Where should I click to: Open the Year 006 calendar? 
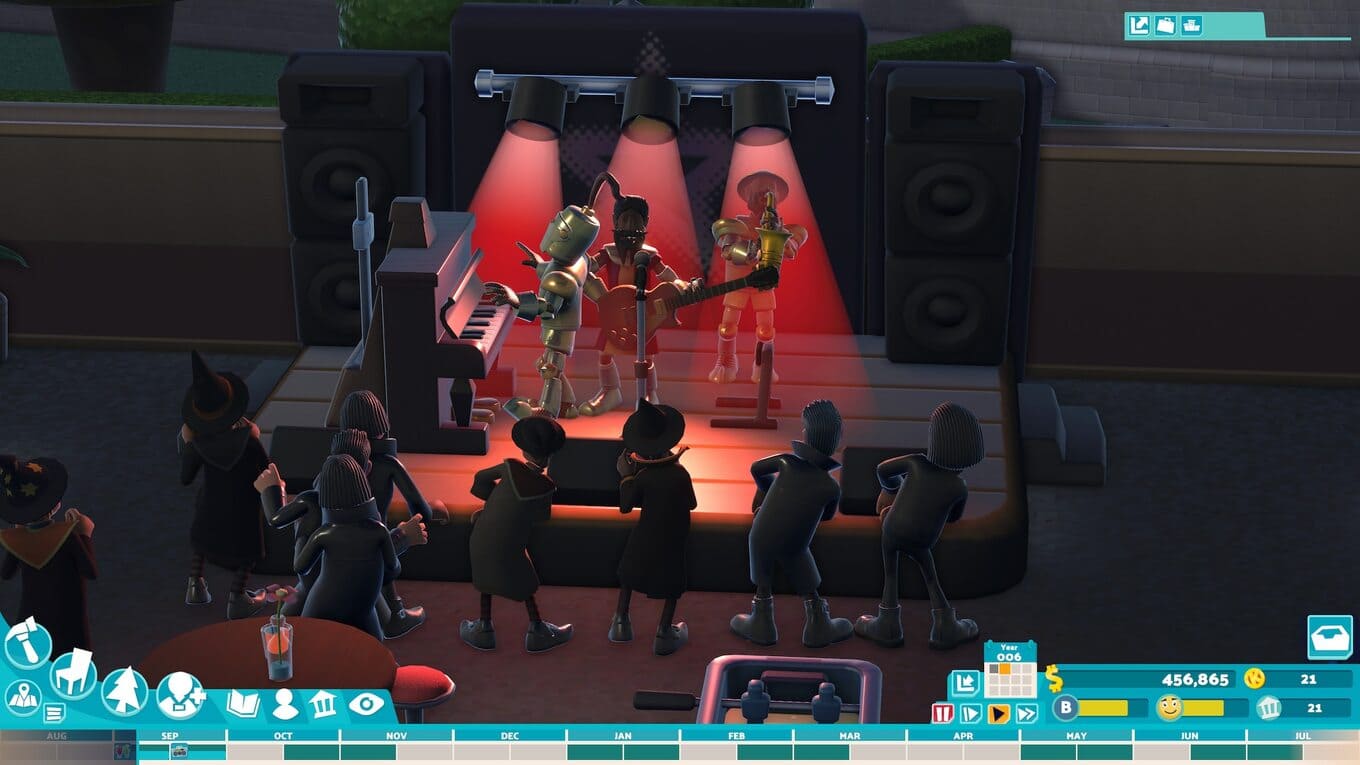(1010, 671)
